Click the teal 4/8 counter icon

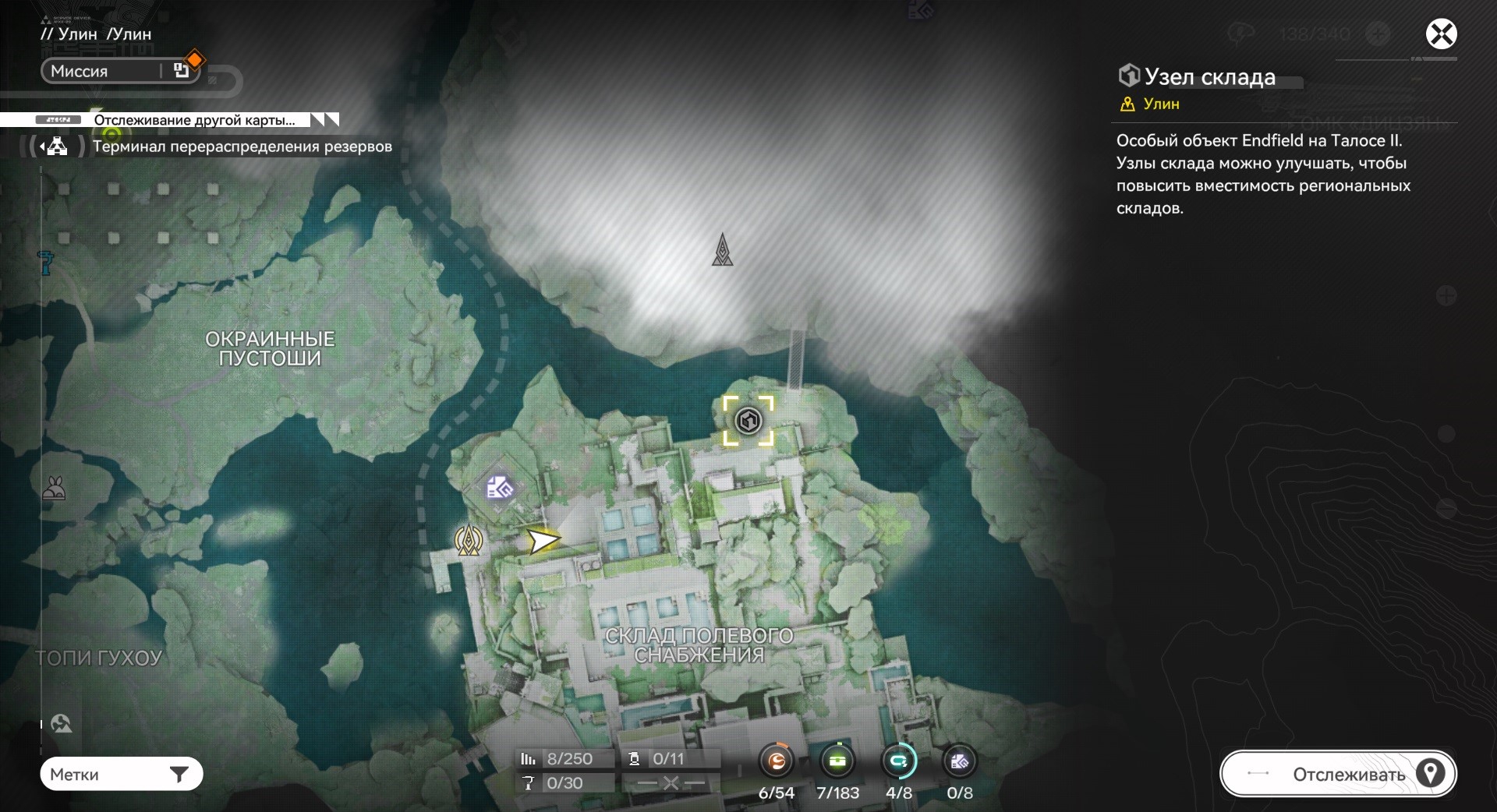898,762
